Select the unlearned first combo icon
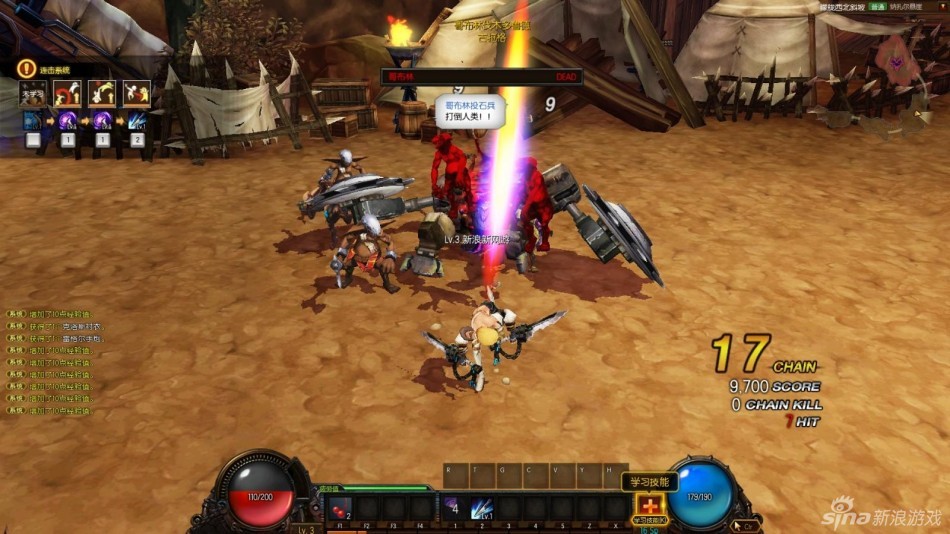Image resolution: width=950 pixels, height=534 pixels. click(33, 94)
